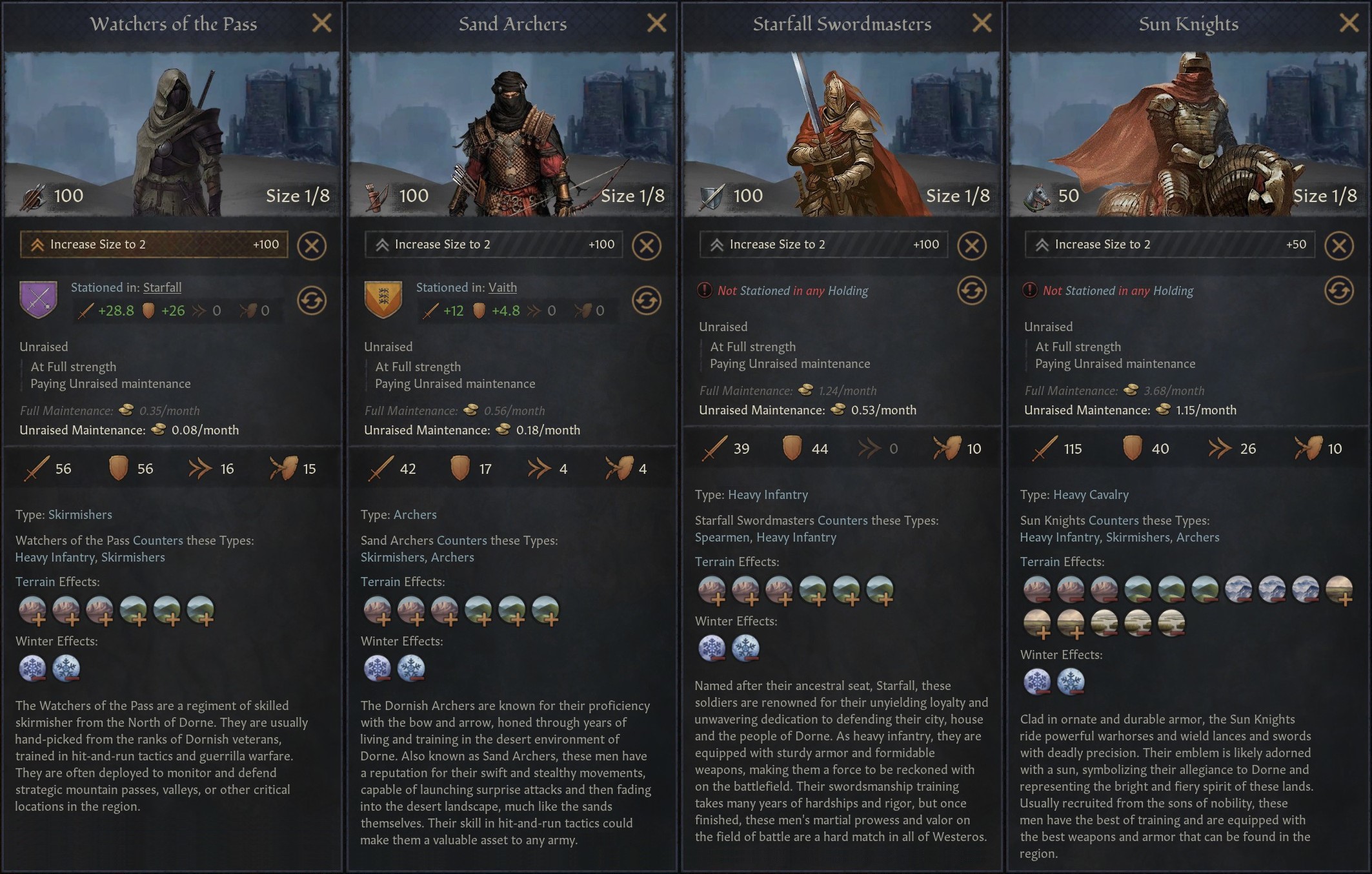Click the Starfall coat of arms emblem
Image resolution: width=1372 pixels, height=874 pixels.
click(39, 299)
